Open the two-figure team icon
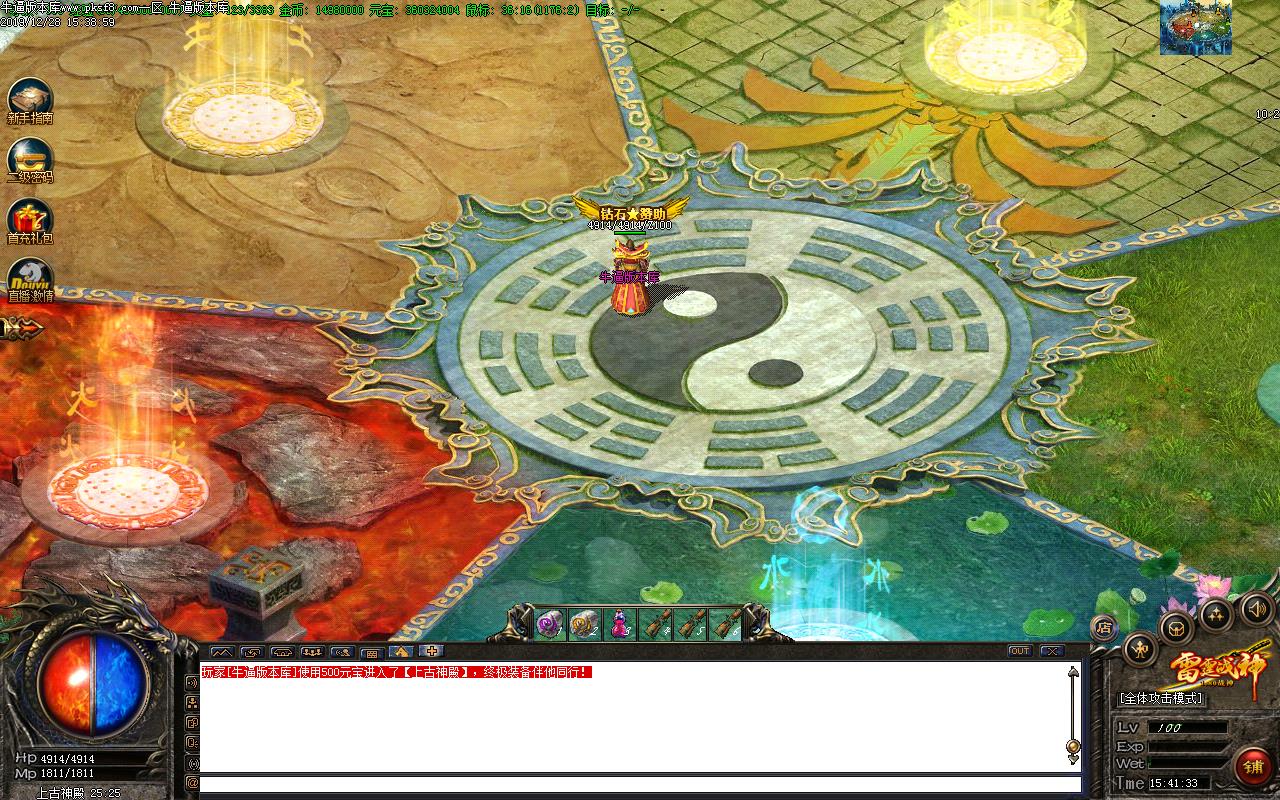This screenshot has height=800, width=1280. tap(1217, 612)
